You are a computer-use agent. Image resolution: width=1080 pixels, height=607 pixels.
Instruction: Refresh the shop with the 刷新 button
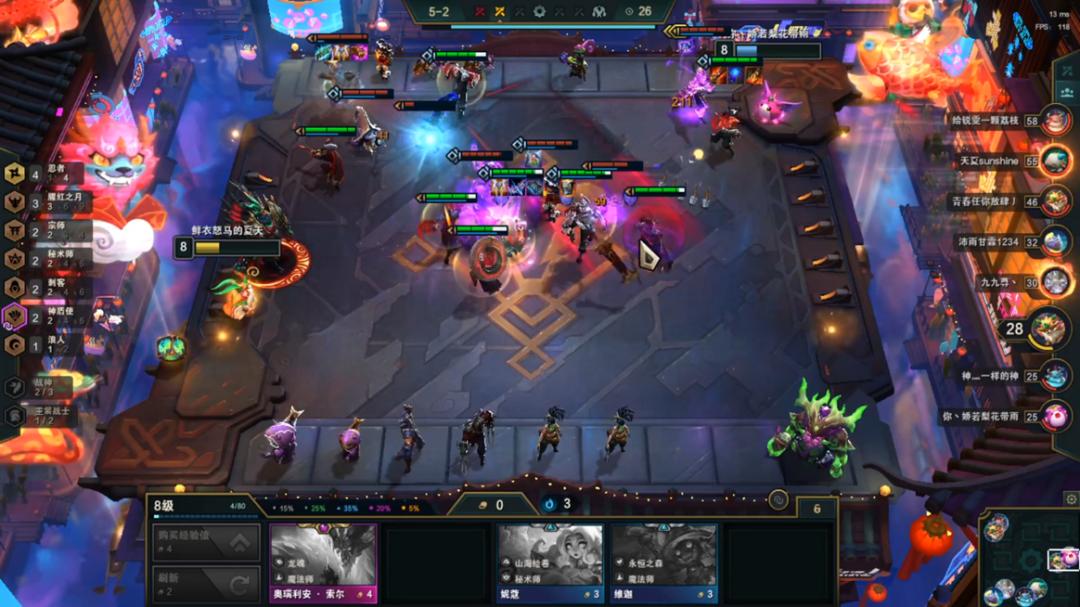206,583
